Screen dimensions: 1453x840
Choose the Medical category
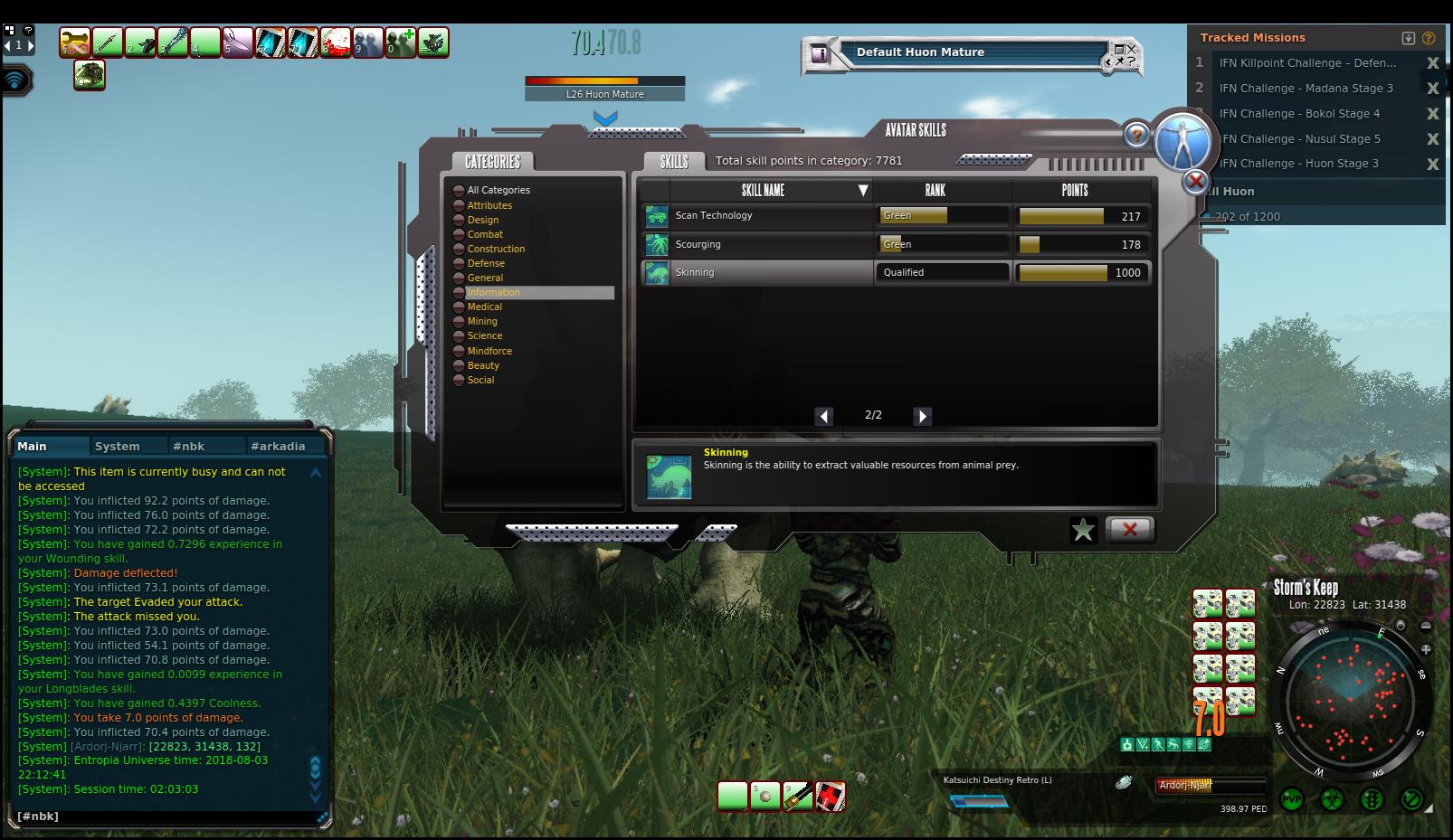tap(484, 307)
